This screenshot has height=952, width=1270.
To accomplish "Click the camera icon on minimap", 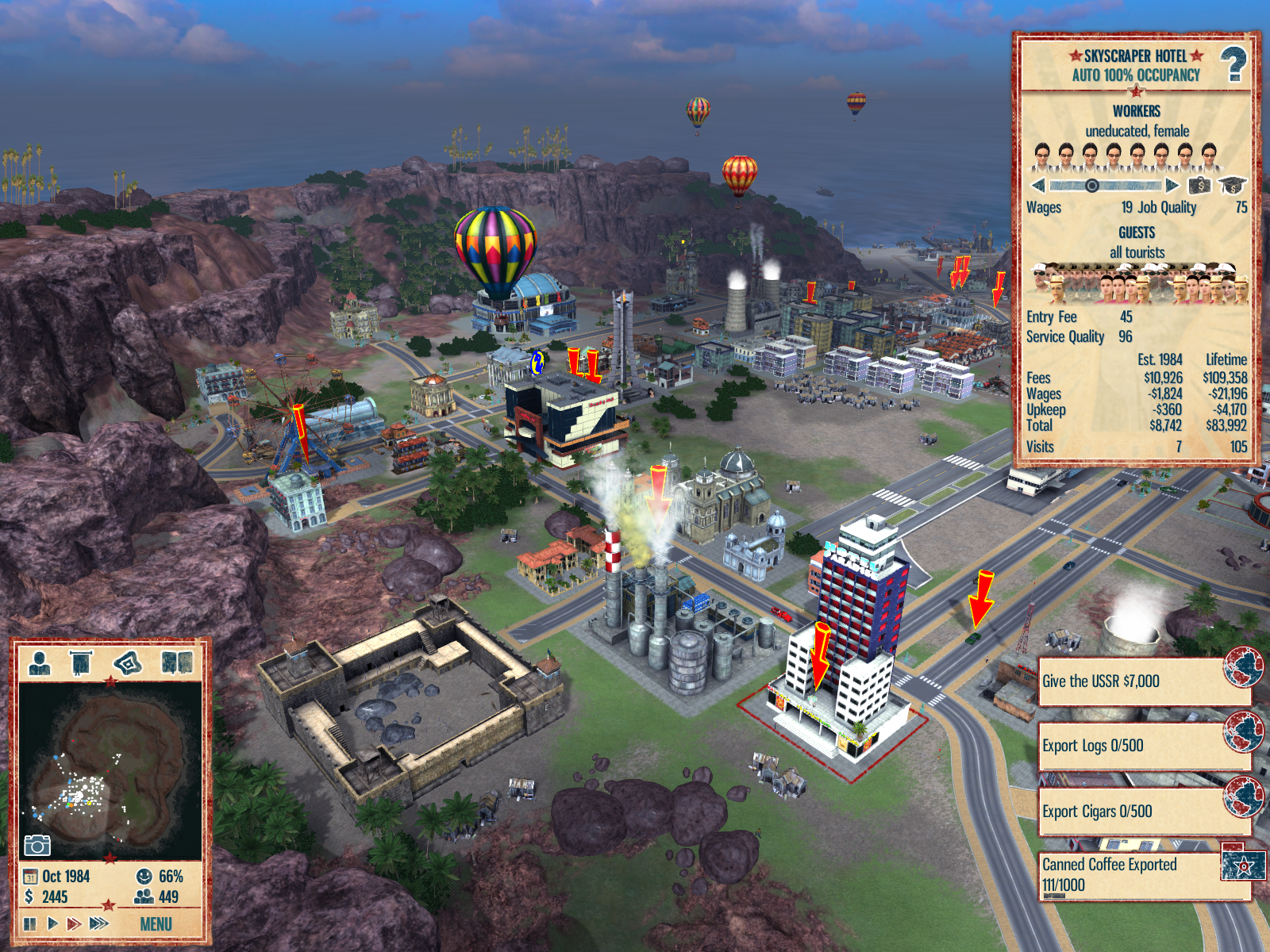I will [37, 846].
